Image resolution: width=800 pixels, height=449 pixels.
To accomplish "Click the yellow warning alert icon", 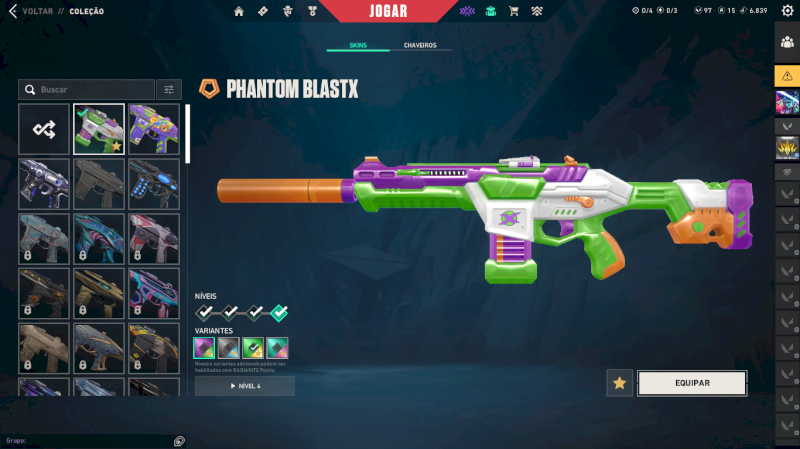I will pos(786,76).
